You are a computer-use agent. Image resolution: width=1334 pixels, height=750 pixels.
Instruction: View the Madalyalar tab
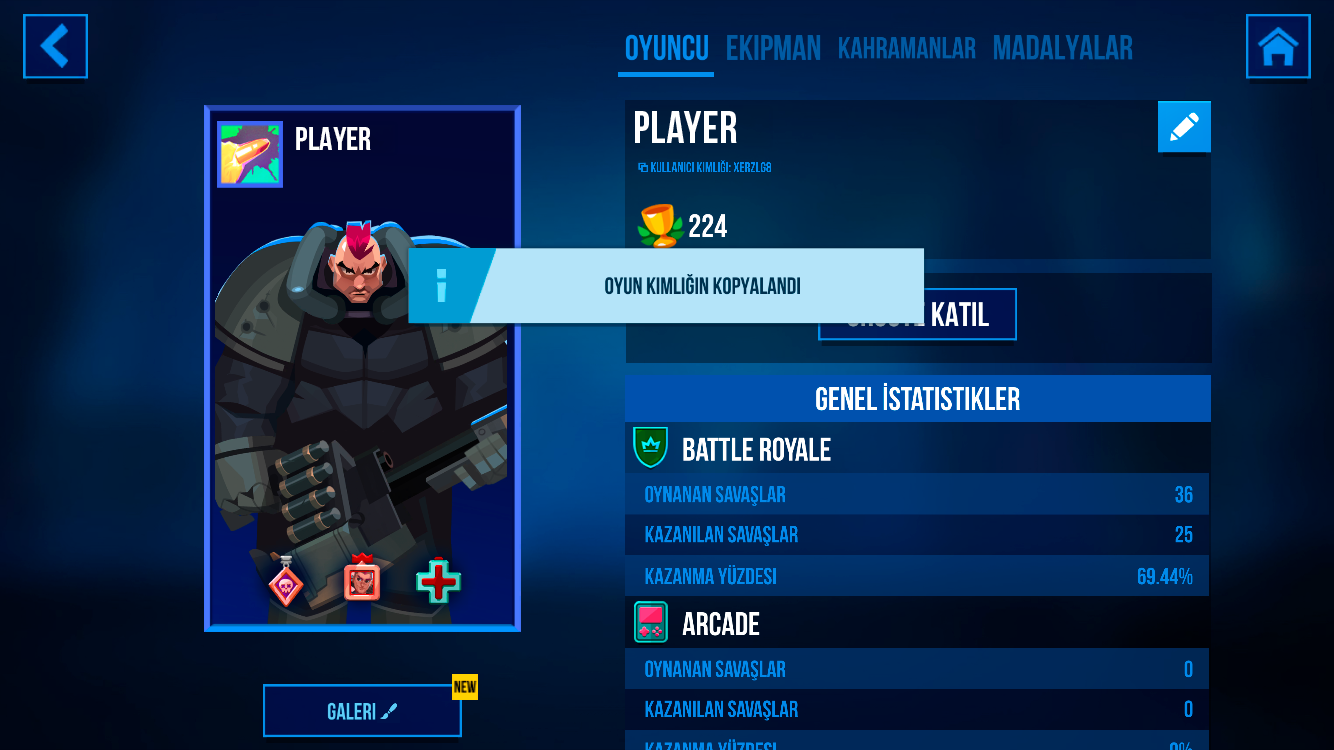click(1062, 49)
